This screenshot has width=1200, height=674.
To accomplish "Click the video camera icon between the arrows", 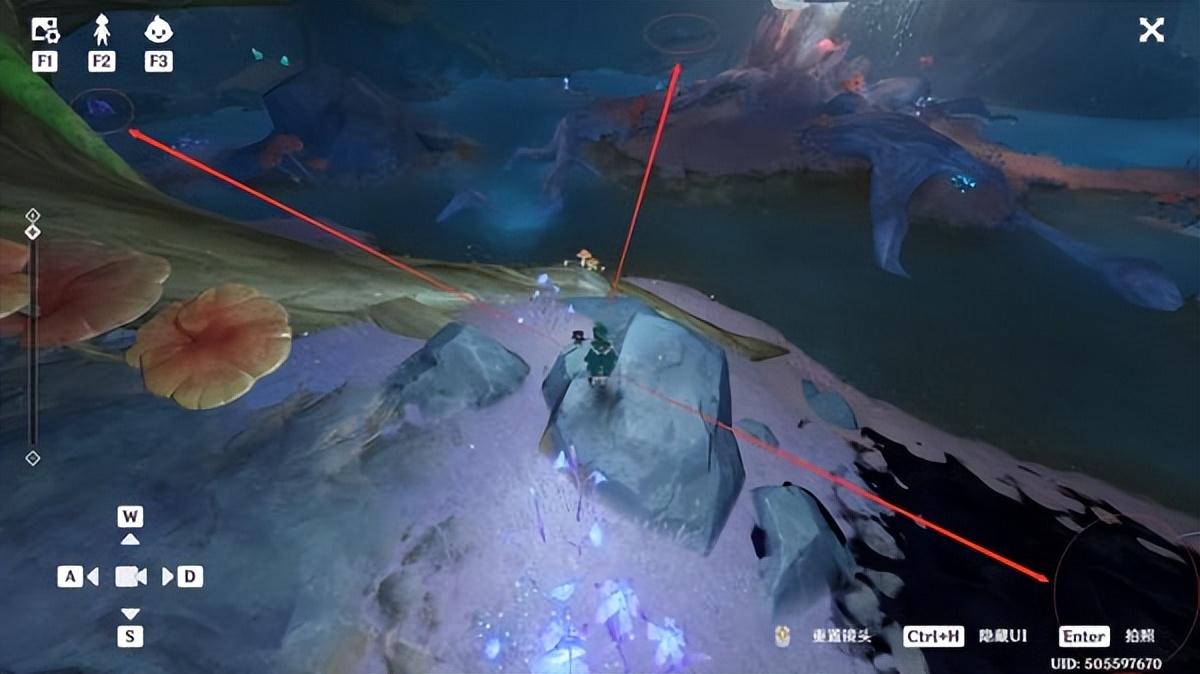I will pos(130,576).
